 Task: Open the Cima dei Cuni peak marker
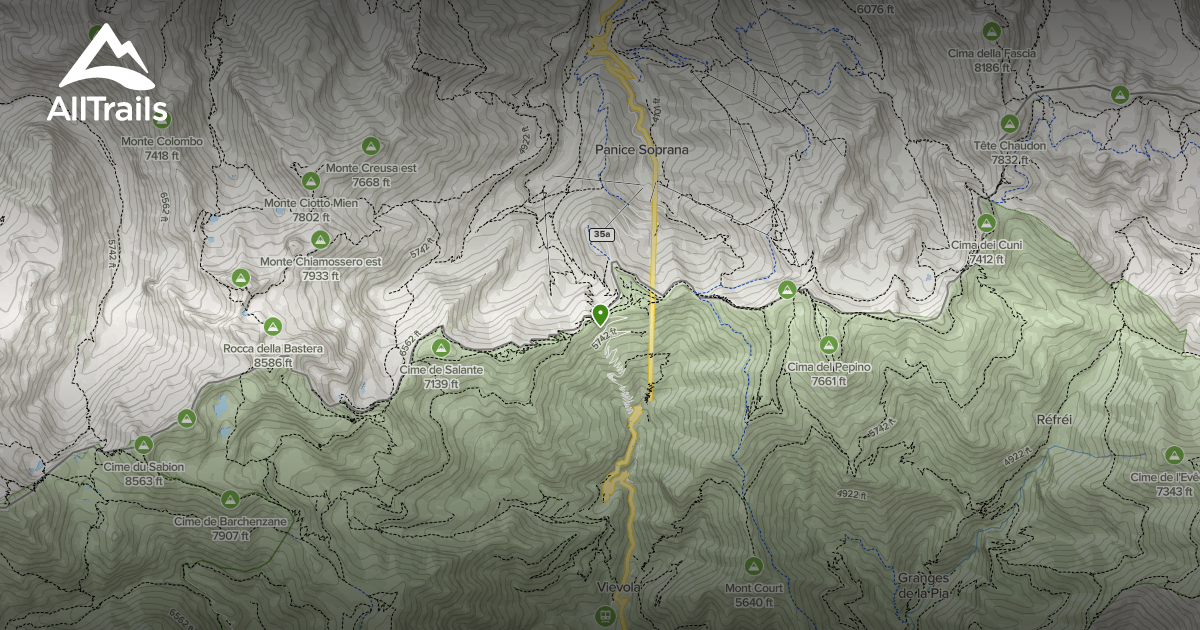click(987, 222)
